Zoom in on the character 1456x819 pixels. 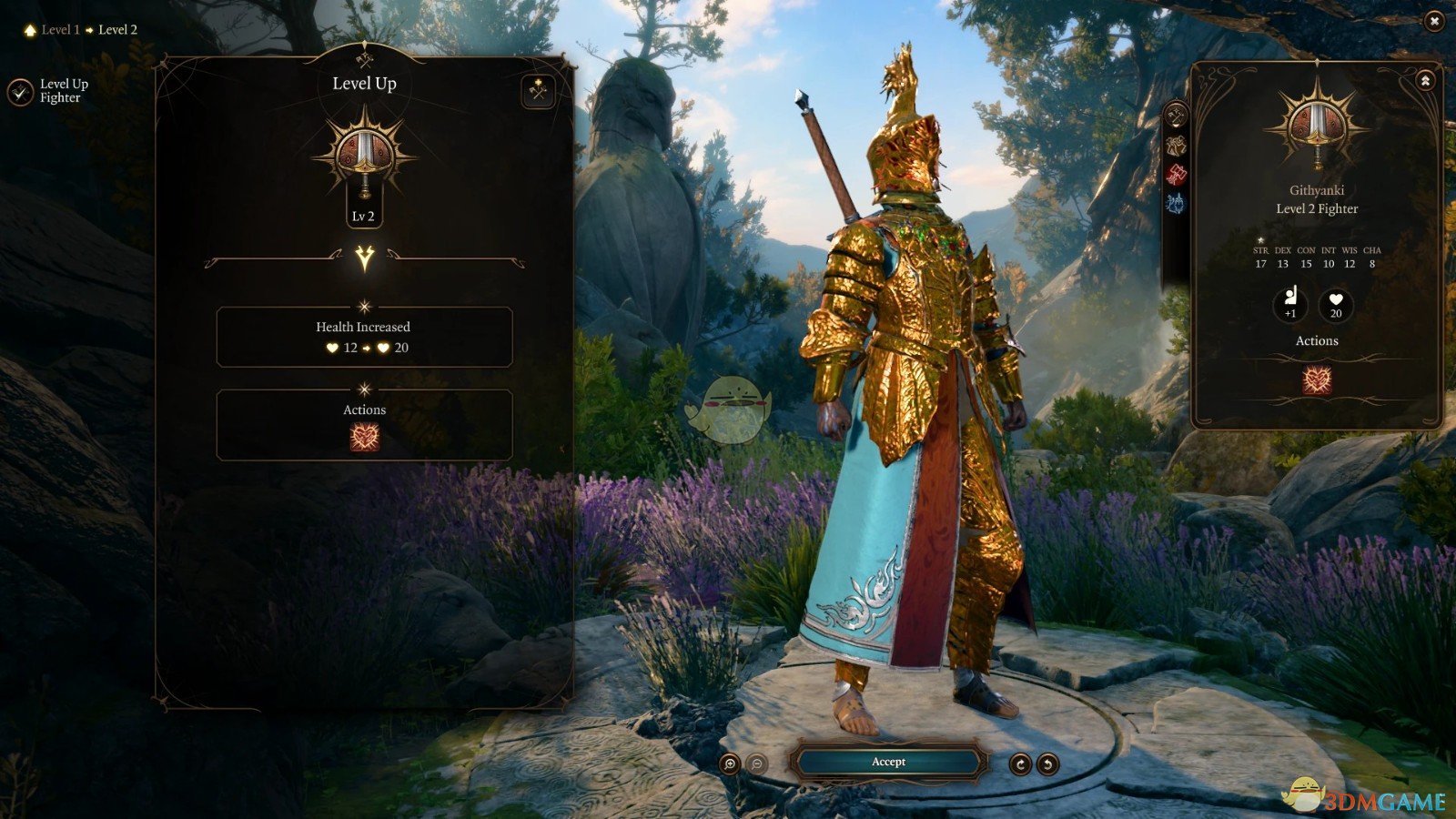click(729, 764)
